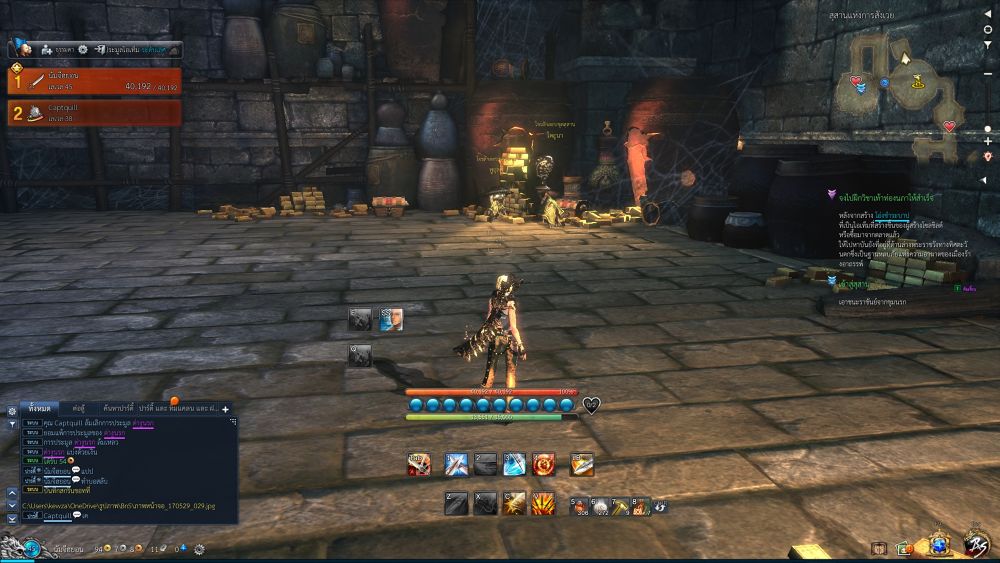Add a new chat tab

point(225,409)
